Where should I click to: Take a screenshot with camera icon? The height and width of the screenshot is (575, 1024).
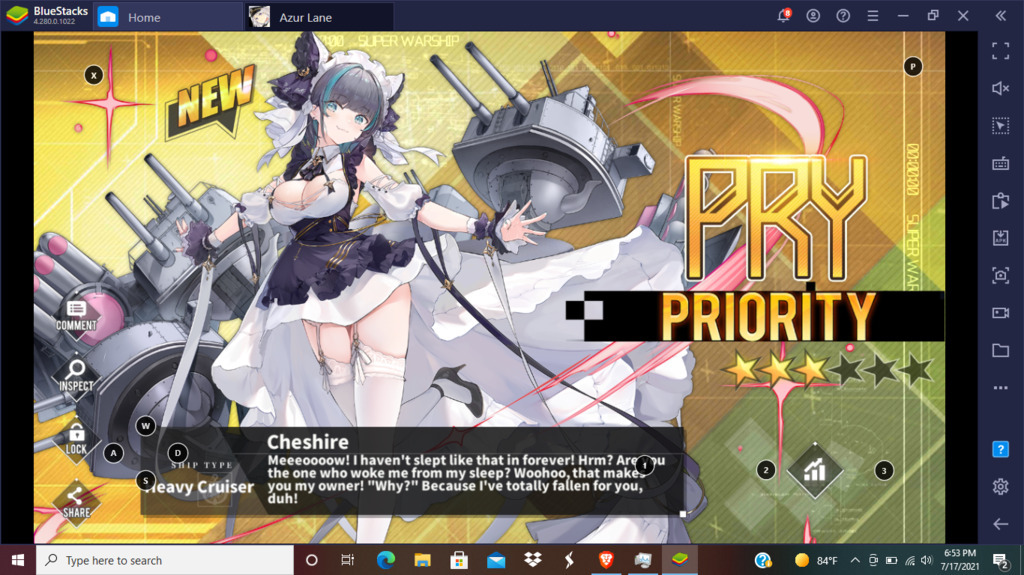pyautogui.click(x=1000, y=275)
